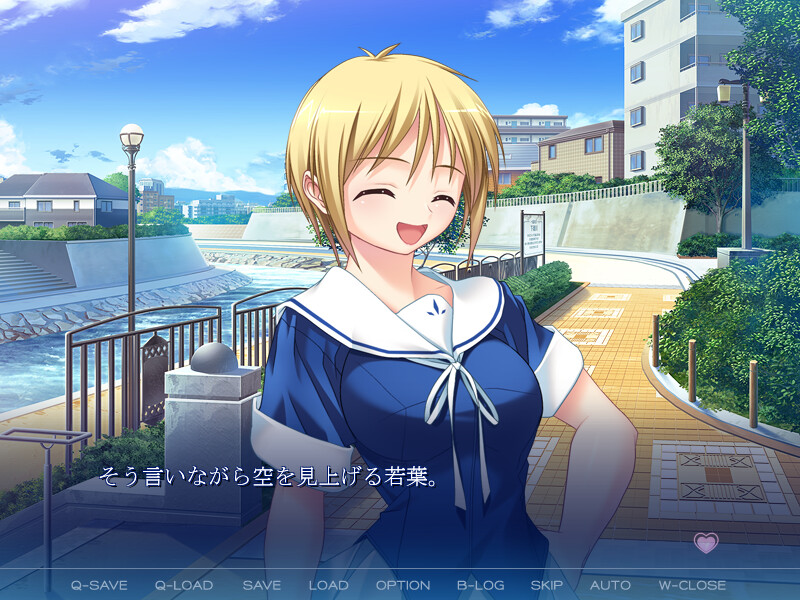Hide the text window with W-CLOSE

coord(692,585)
